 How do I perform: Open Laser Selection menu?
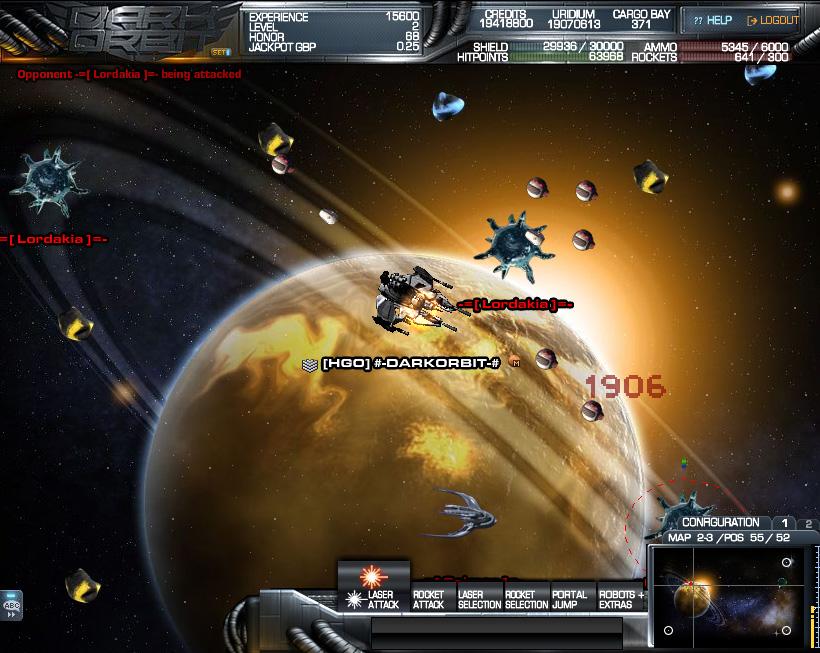click(x=479, y=599)
